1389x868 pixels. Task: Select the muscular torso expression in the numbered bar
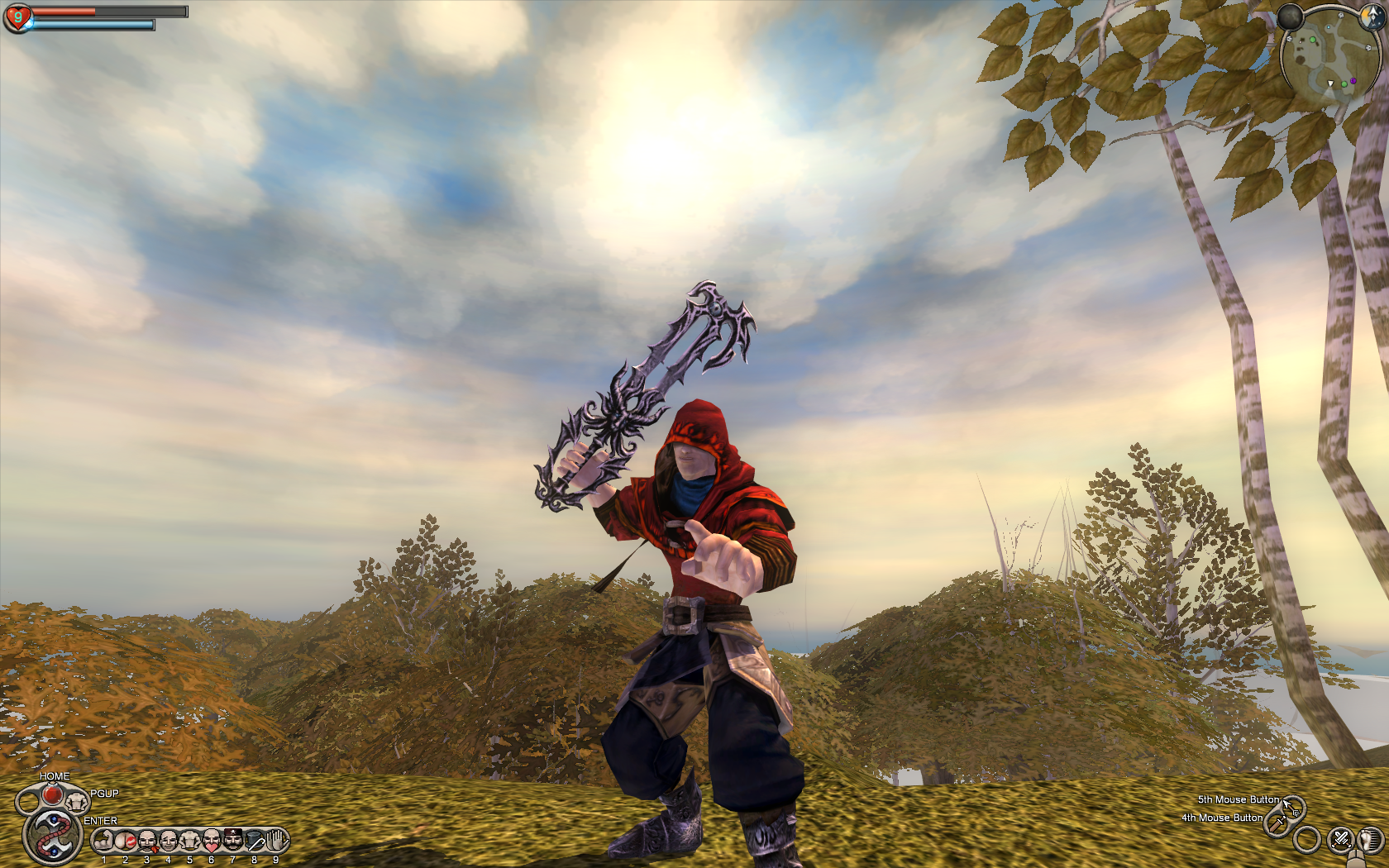point(190,842)
